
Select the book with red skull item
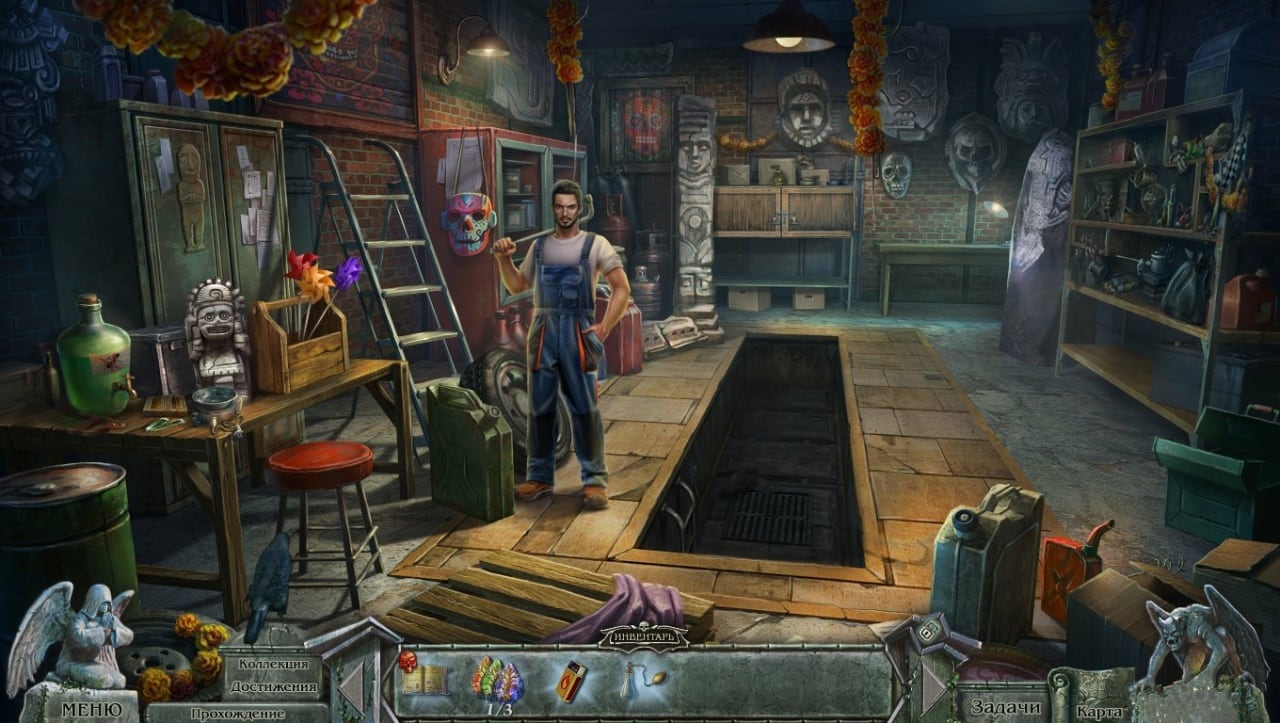coord(422,678)
